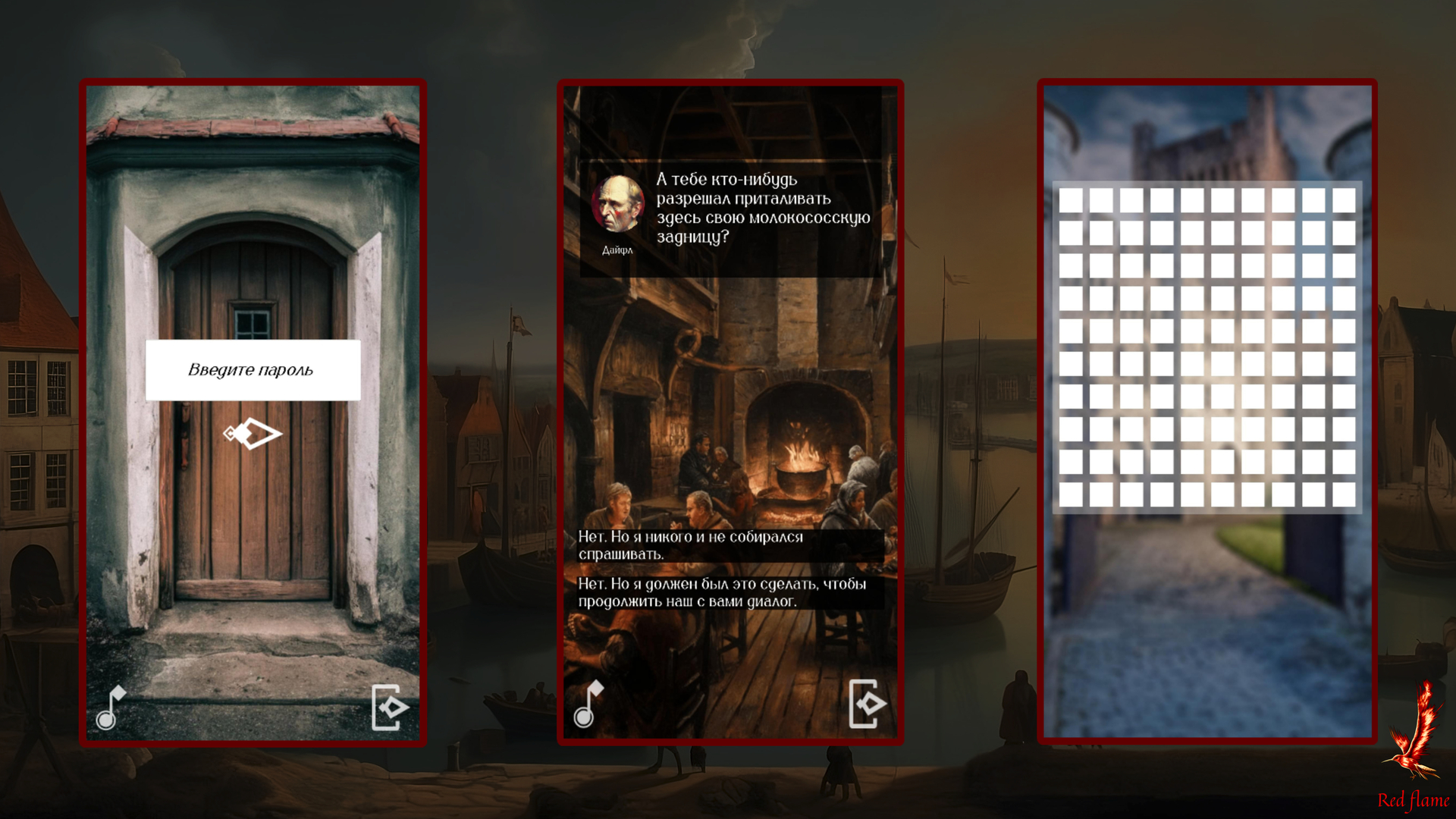
Task: Select reply "Нет. Но я должен был это сделать..."
Action: [x=730, y=592]
